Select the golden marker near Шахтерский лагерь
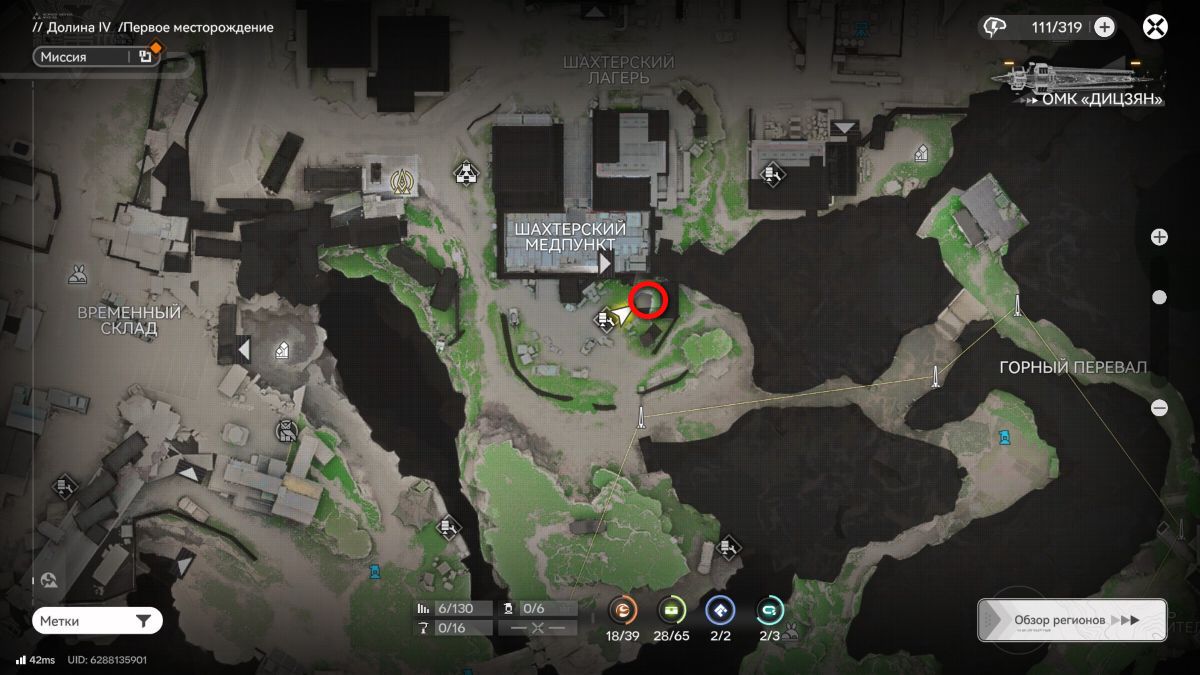 (403, 181)
